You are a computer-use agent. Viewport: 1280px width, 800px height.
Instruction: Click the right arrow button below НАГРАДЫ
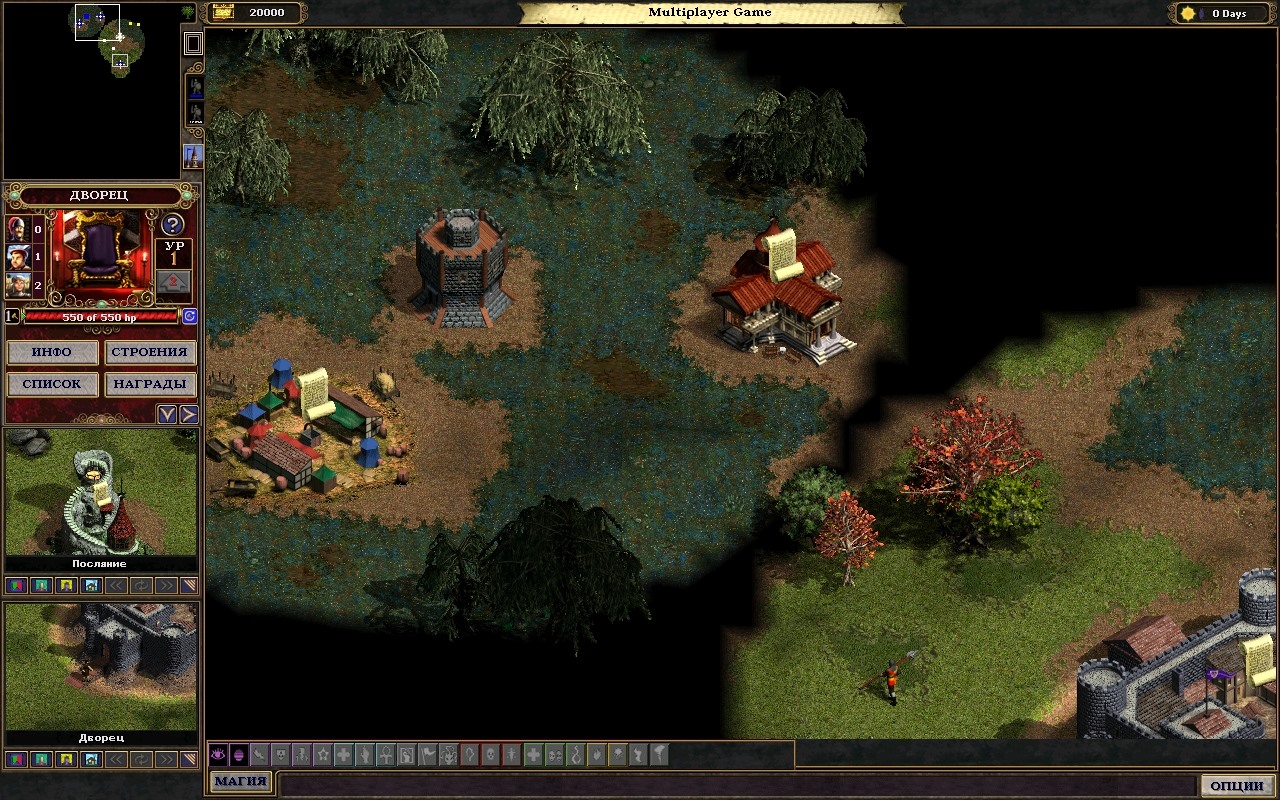point(188,414)
